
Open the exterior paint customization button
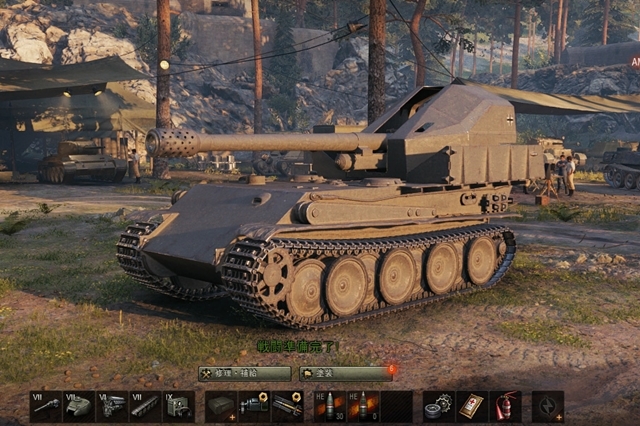tap(345, 373)
